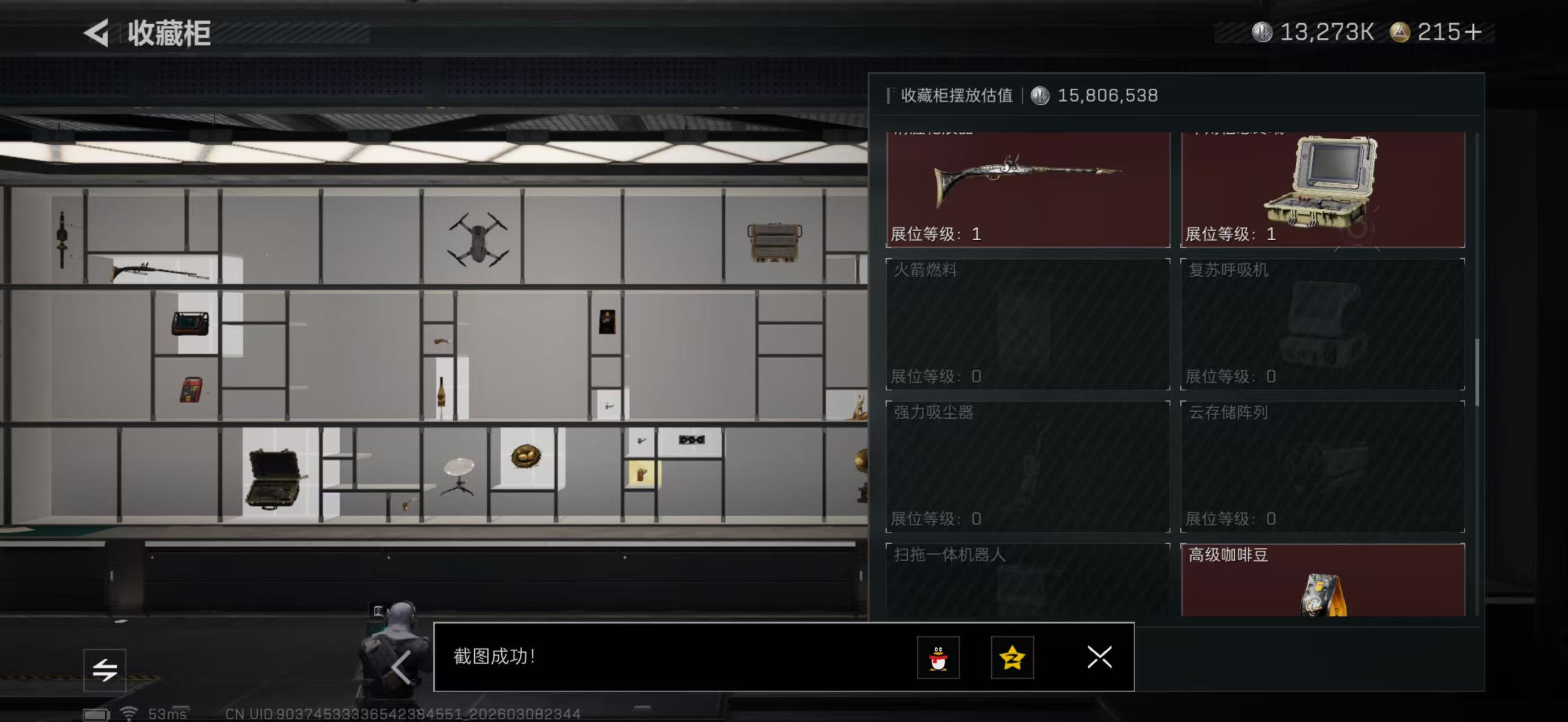The image size is (1568, 722).
Task: Select the 复苏呼吸机 item slot
Action: [x=1321, y=324]
